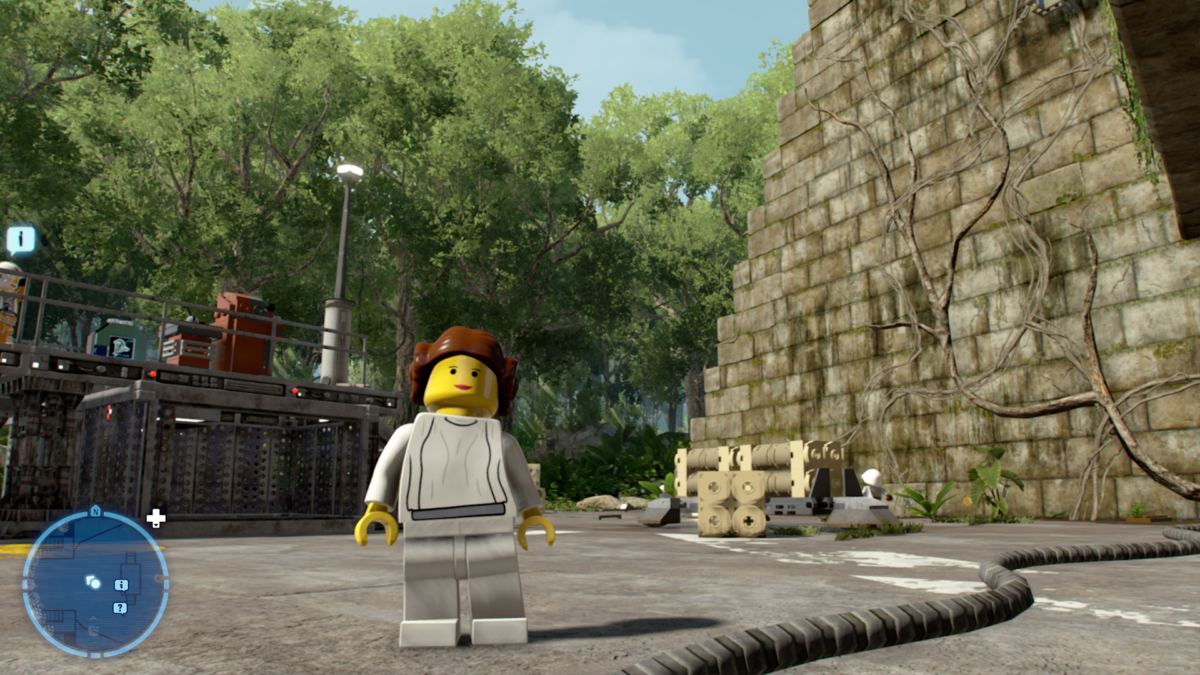Select the info marker inside the minimap
The width and height of the screenshot is (1200, 675).
[121, 585]
